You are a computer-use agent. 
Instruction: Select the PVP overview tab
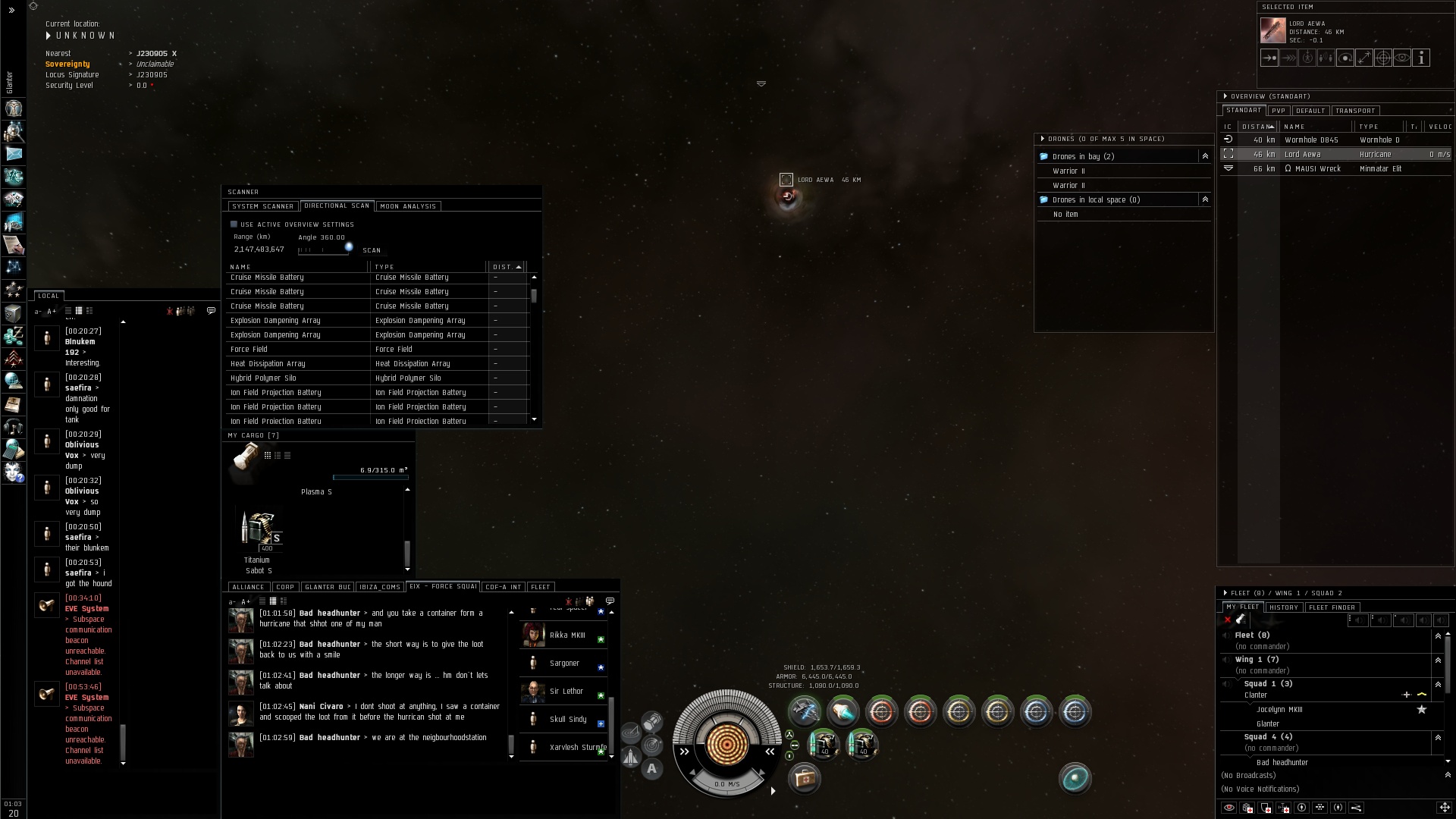click(x=1279, y=111)
